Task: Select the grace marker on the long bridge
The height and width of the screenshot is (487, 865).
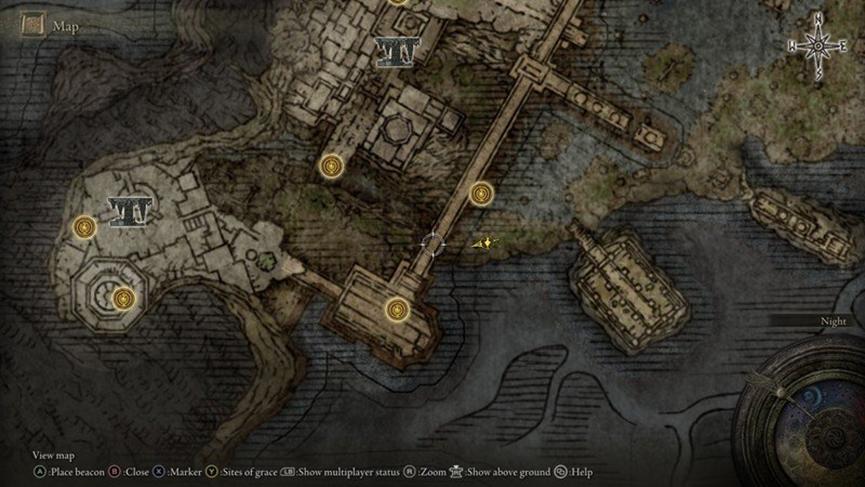Action: (x=482, y=192)
